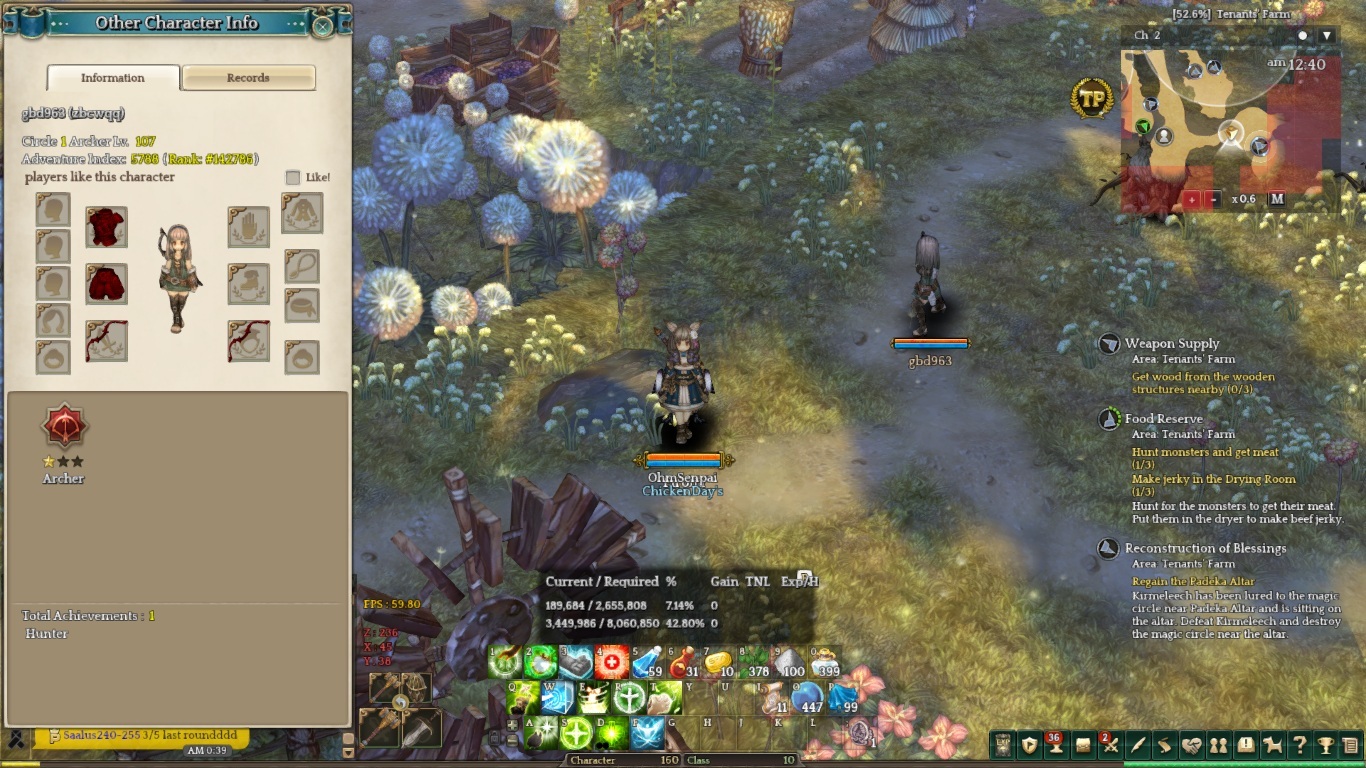Select the Weapon Supply quest tracker entry

1171,344
